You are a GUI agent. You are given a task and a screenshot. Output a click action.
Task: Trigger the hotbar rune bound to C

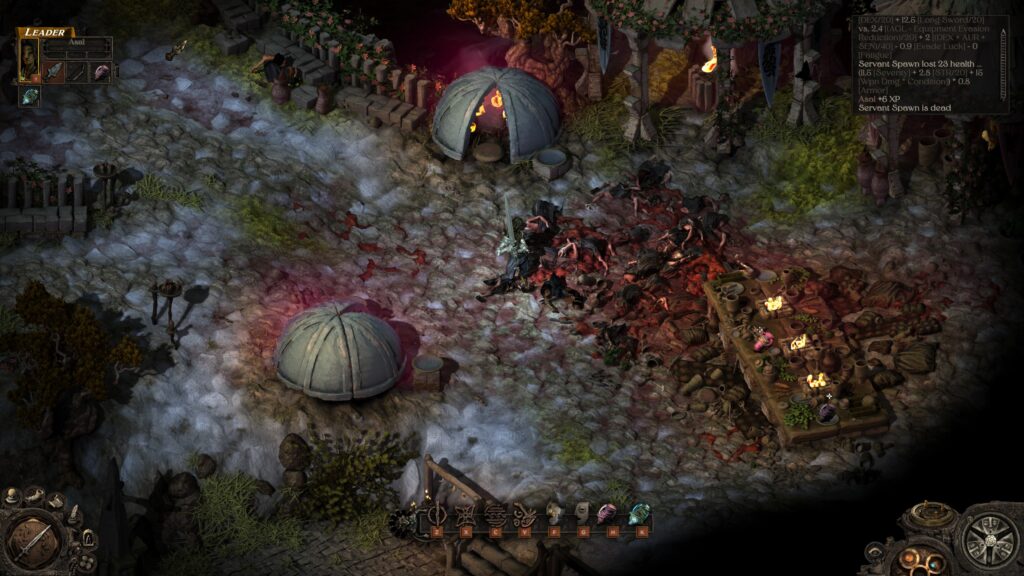coord(494,516)
